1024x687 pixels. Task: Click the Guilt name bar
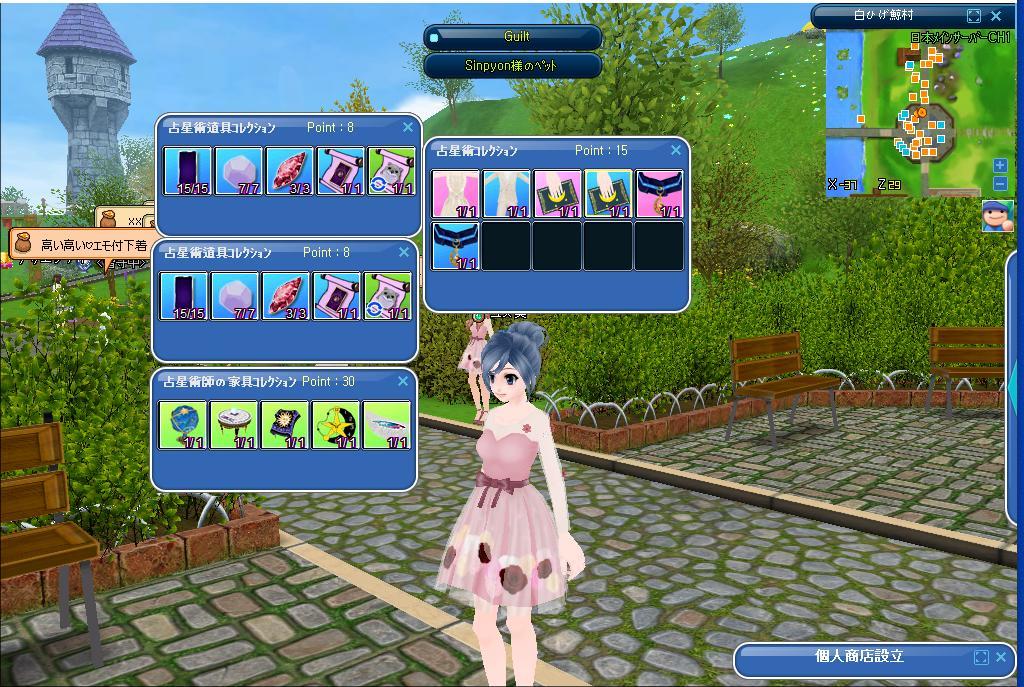(x=514, y=37)
